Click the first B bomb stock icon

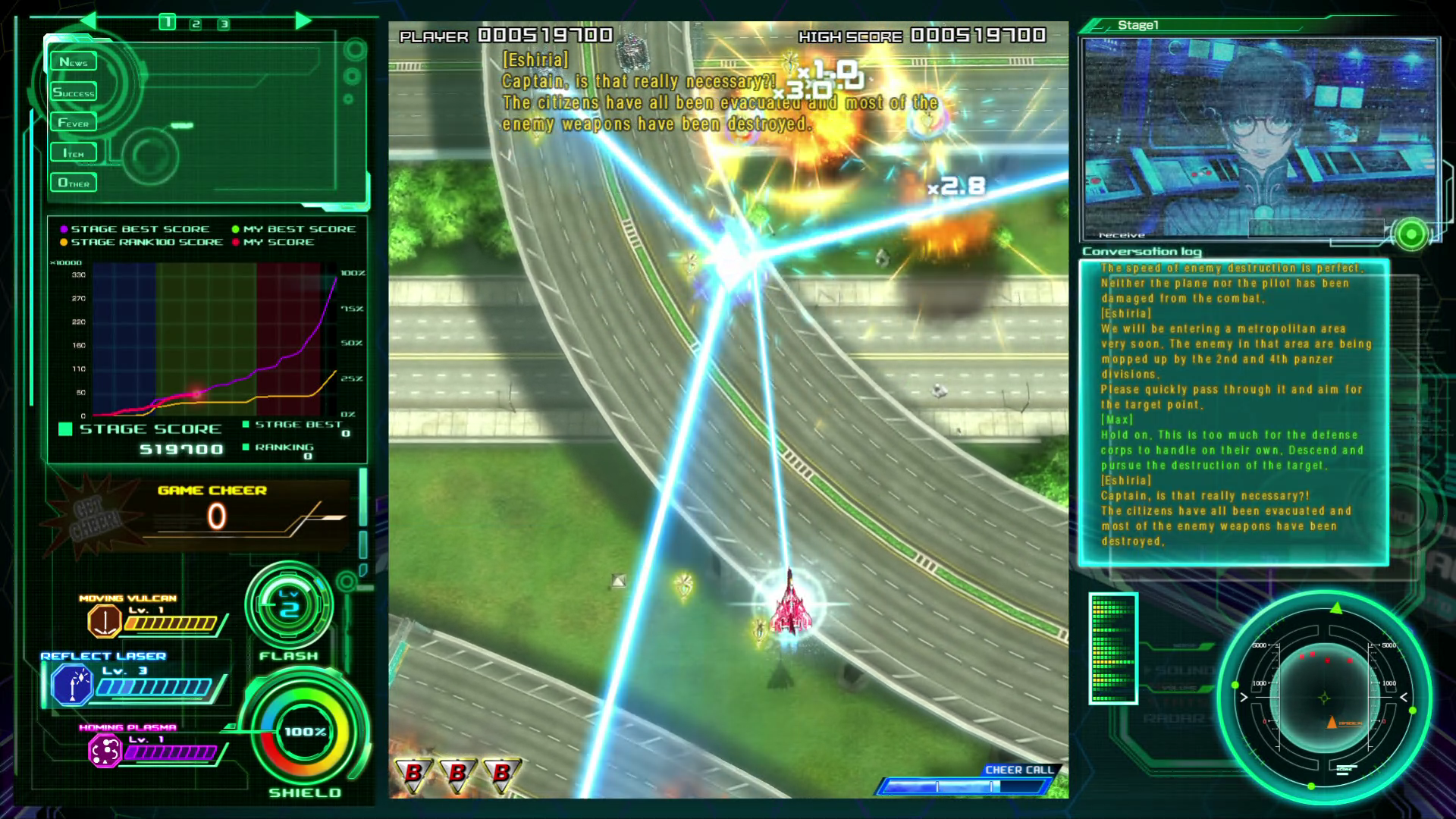(x=413, y=776)
